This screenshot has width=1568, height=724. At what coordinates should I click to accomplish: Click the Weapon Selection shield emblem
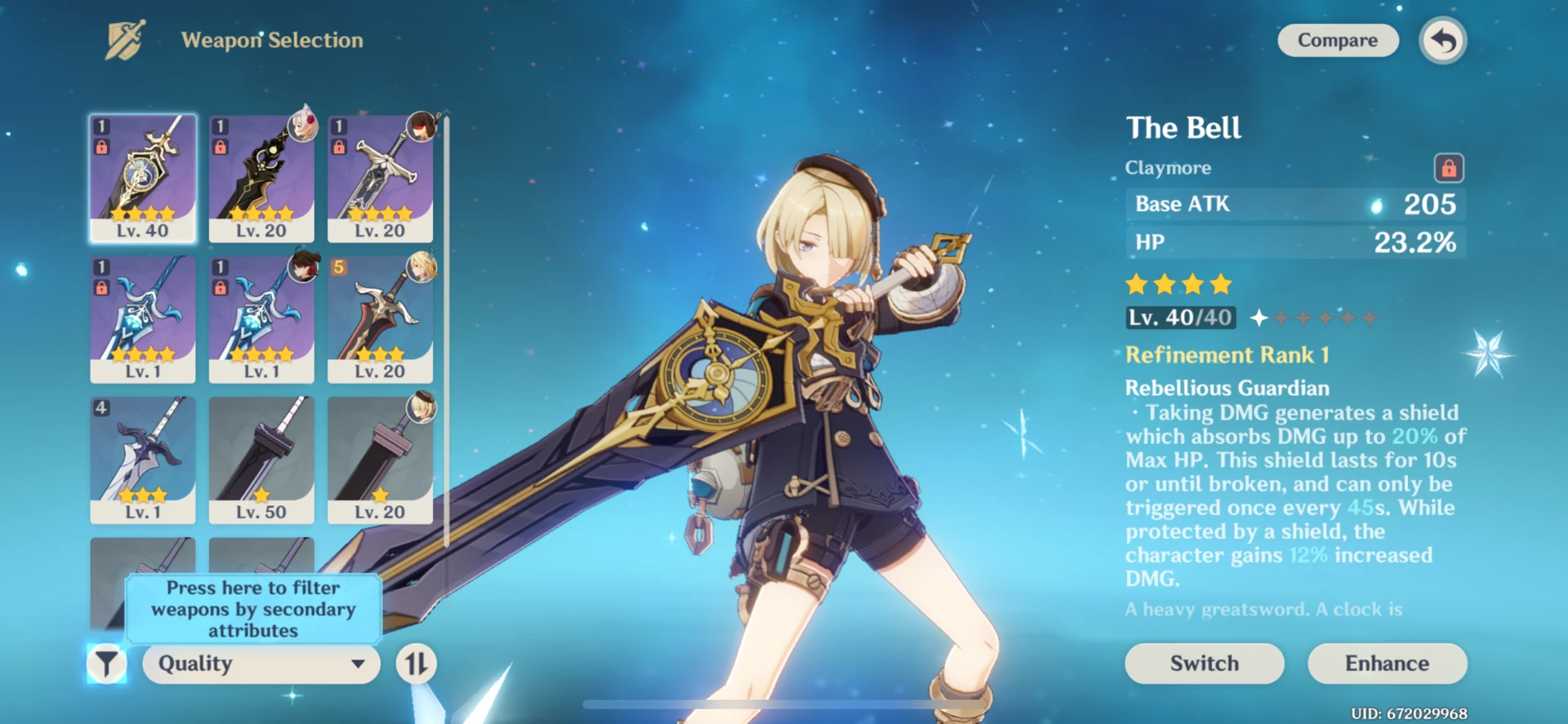coord(124,38)
